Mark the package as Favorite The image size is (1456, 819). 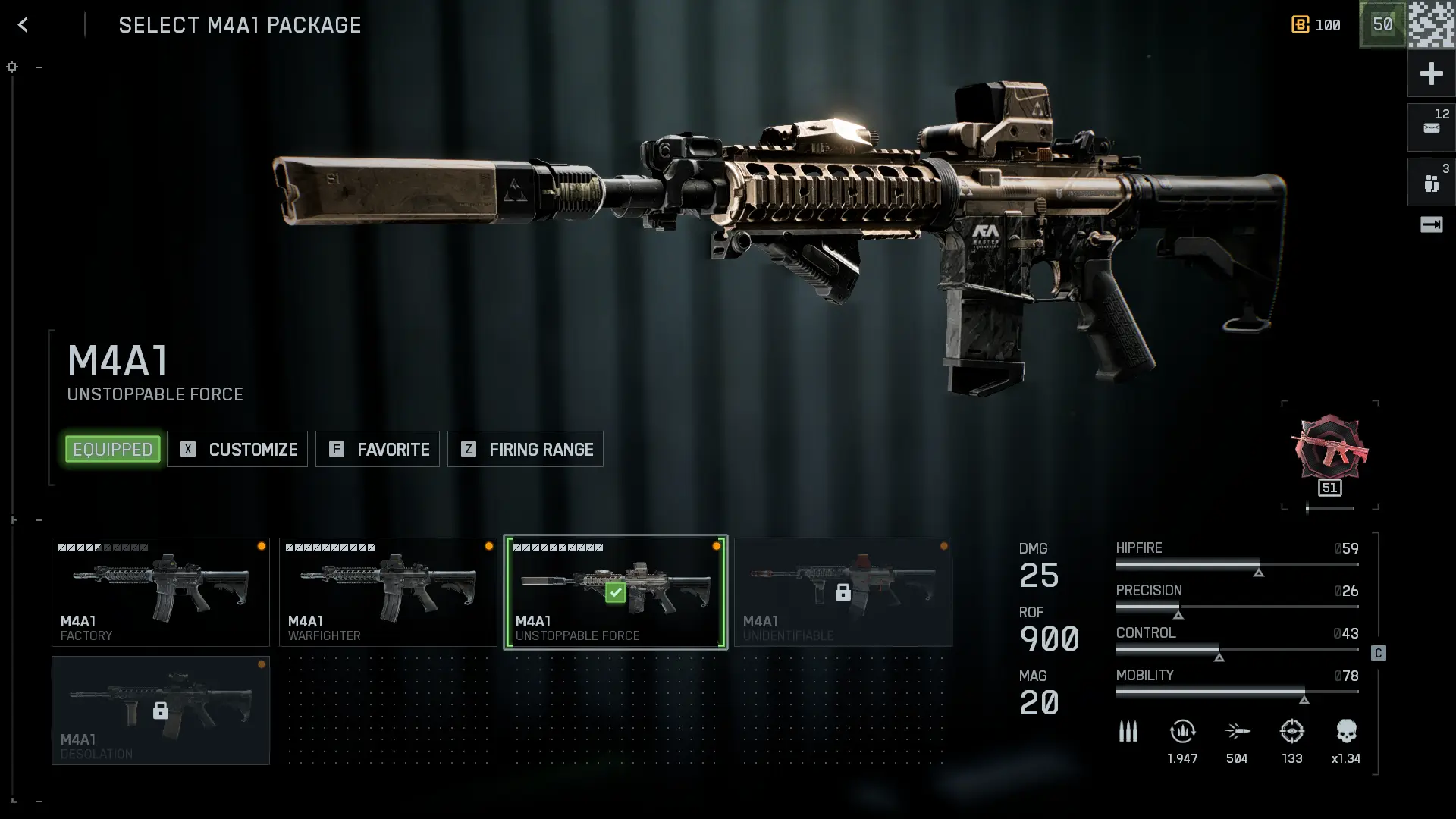click(378, 449)
